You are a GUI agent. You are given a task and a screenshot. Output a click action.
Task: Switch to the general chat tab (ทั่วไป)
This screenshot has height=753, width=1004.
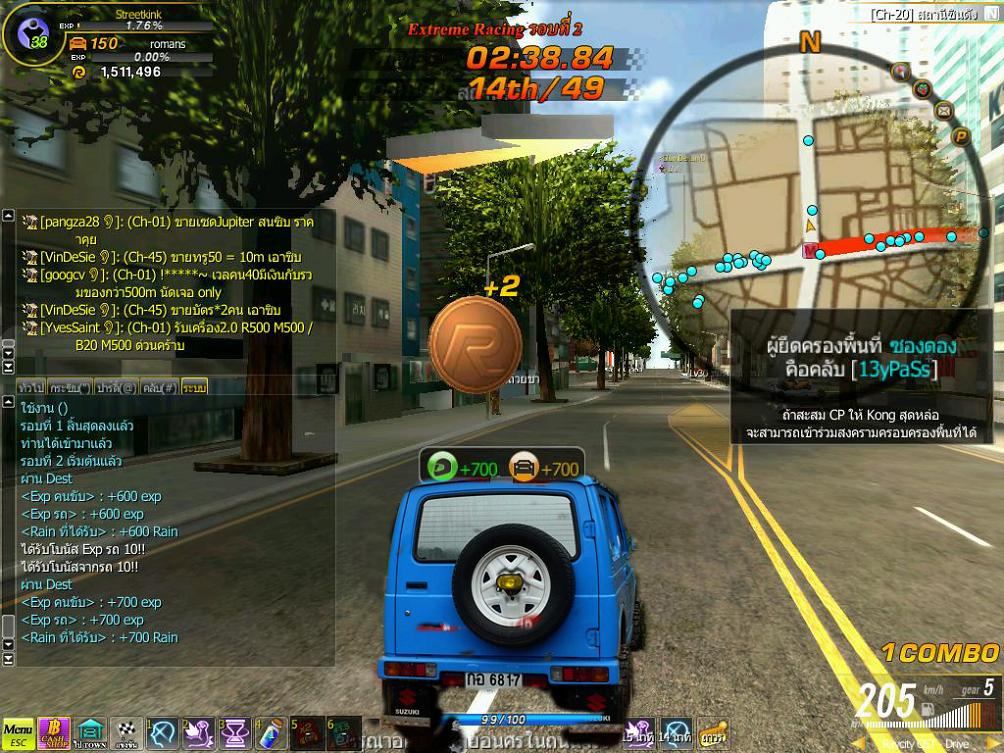(x=31, y=386)
